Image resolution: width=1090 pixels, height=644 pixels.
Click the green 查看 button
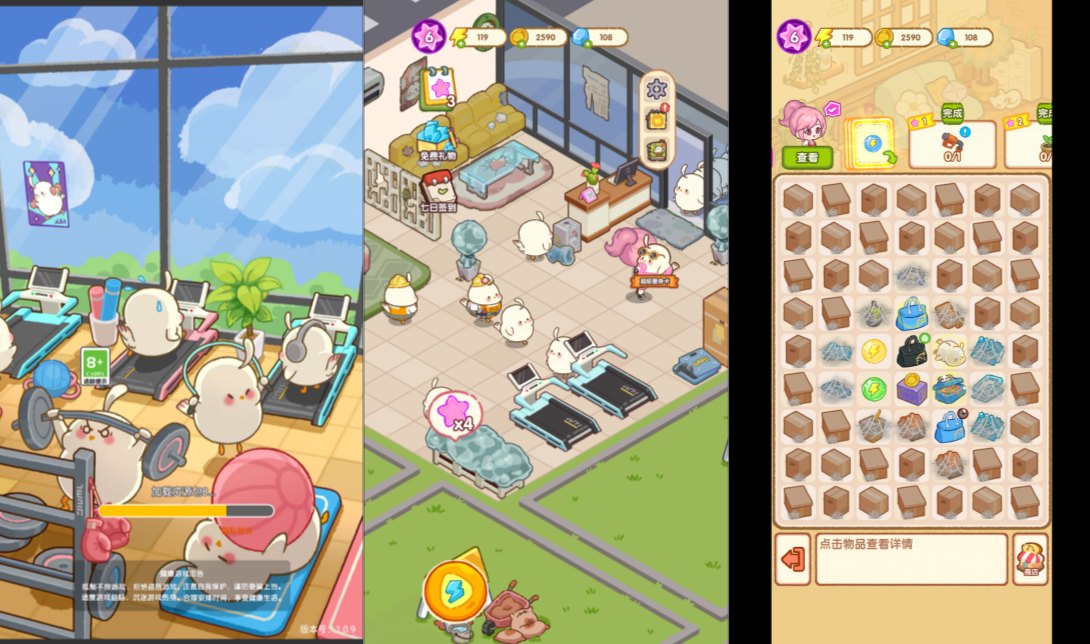pos(807,157)
